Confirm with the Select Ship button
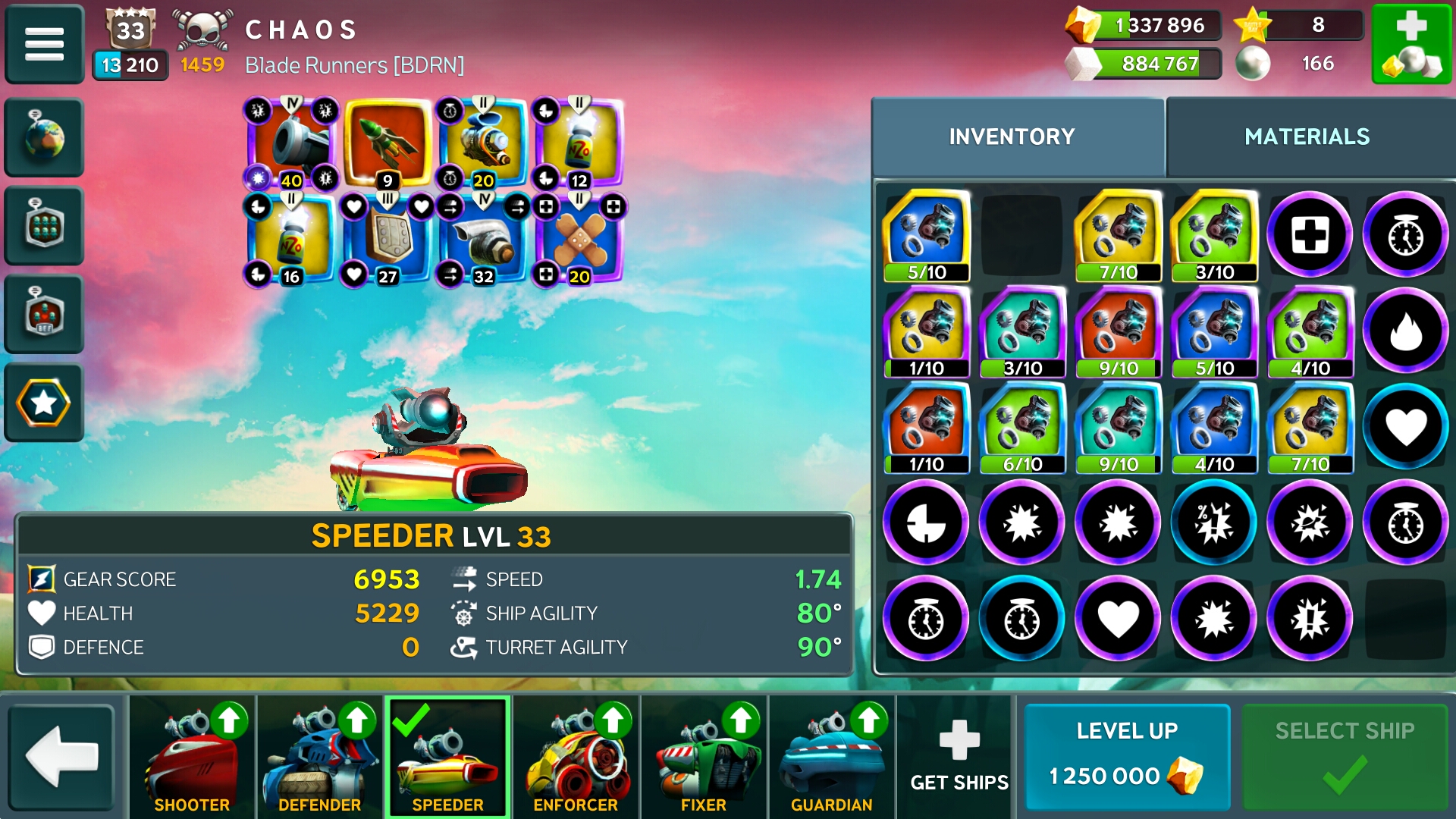Viewport: 1456px width, 819px height. tap(1344, 757)
